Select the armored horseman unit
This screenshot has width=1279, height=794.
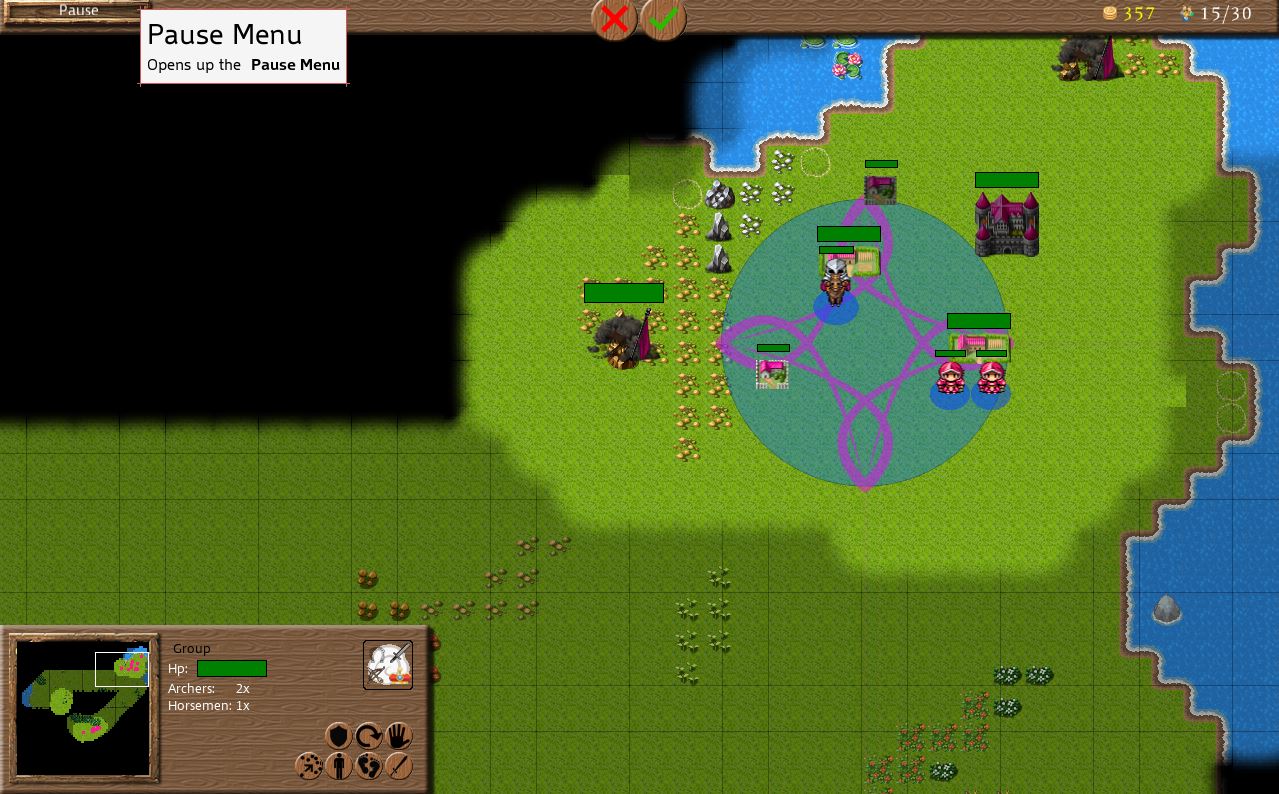tap(835, 281)
